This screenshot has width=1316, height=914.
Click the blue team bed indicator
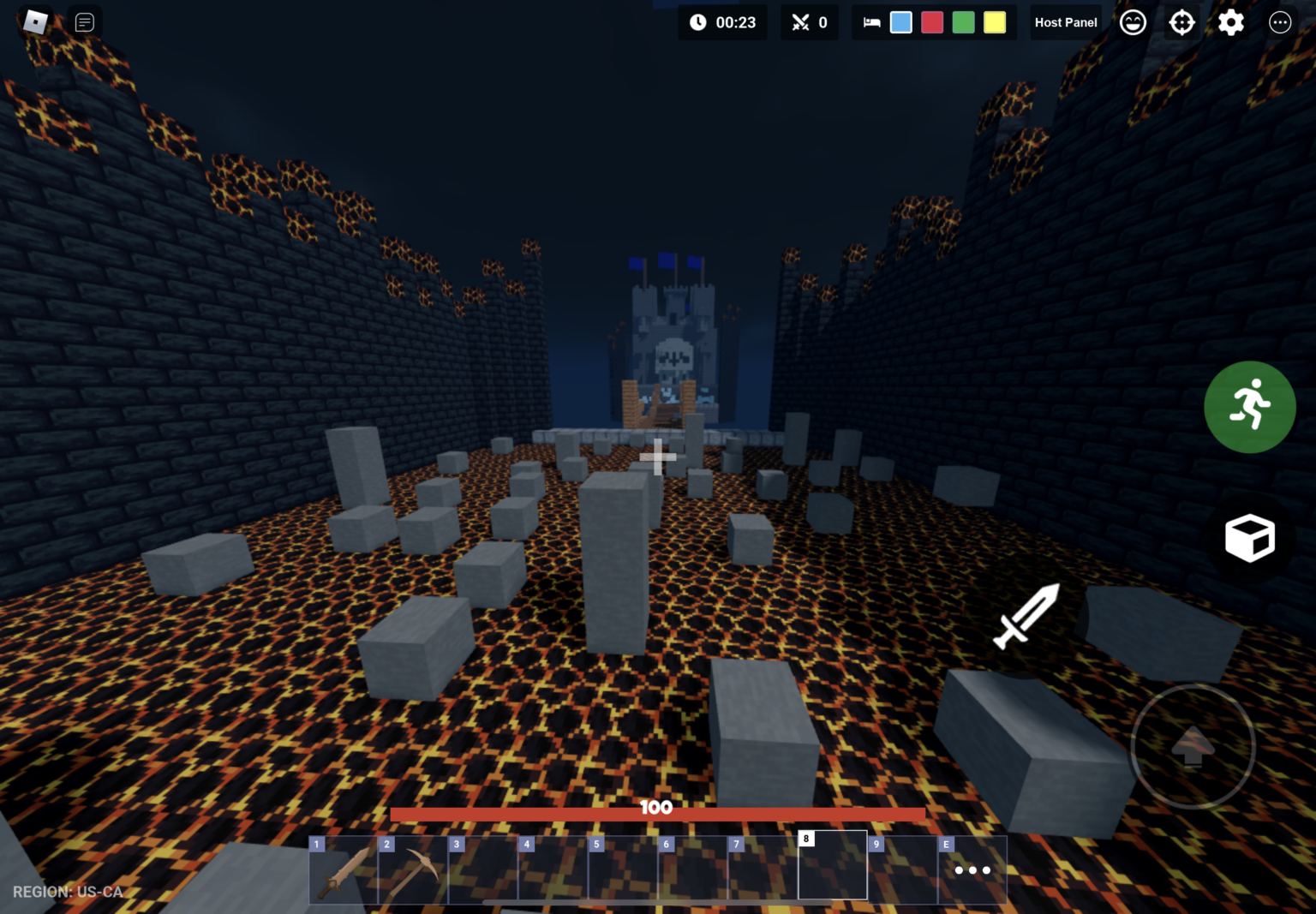(900, 22)
